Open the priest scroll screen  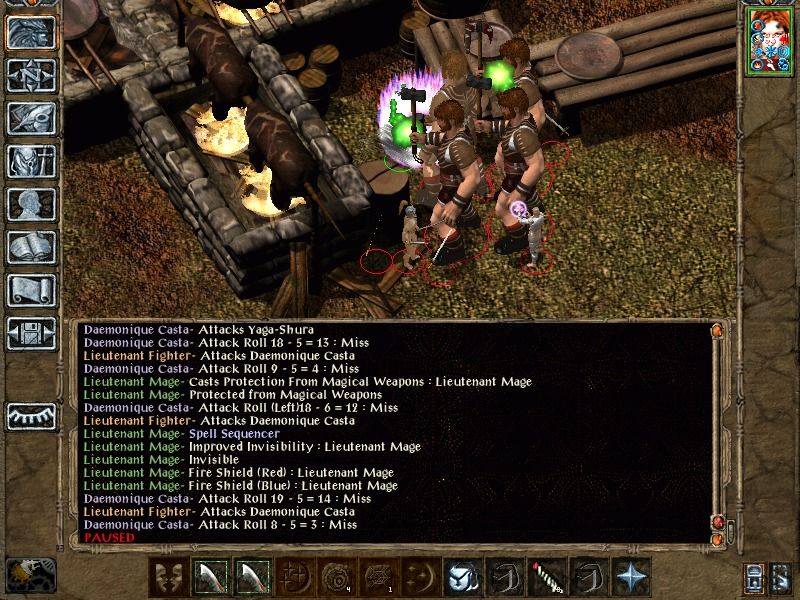pos(29,291)
